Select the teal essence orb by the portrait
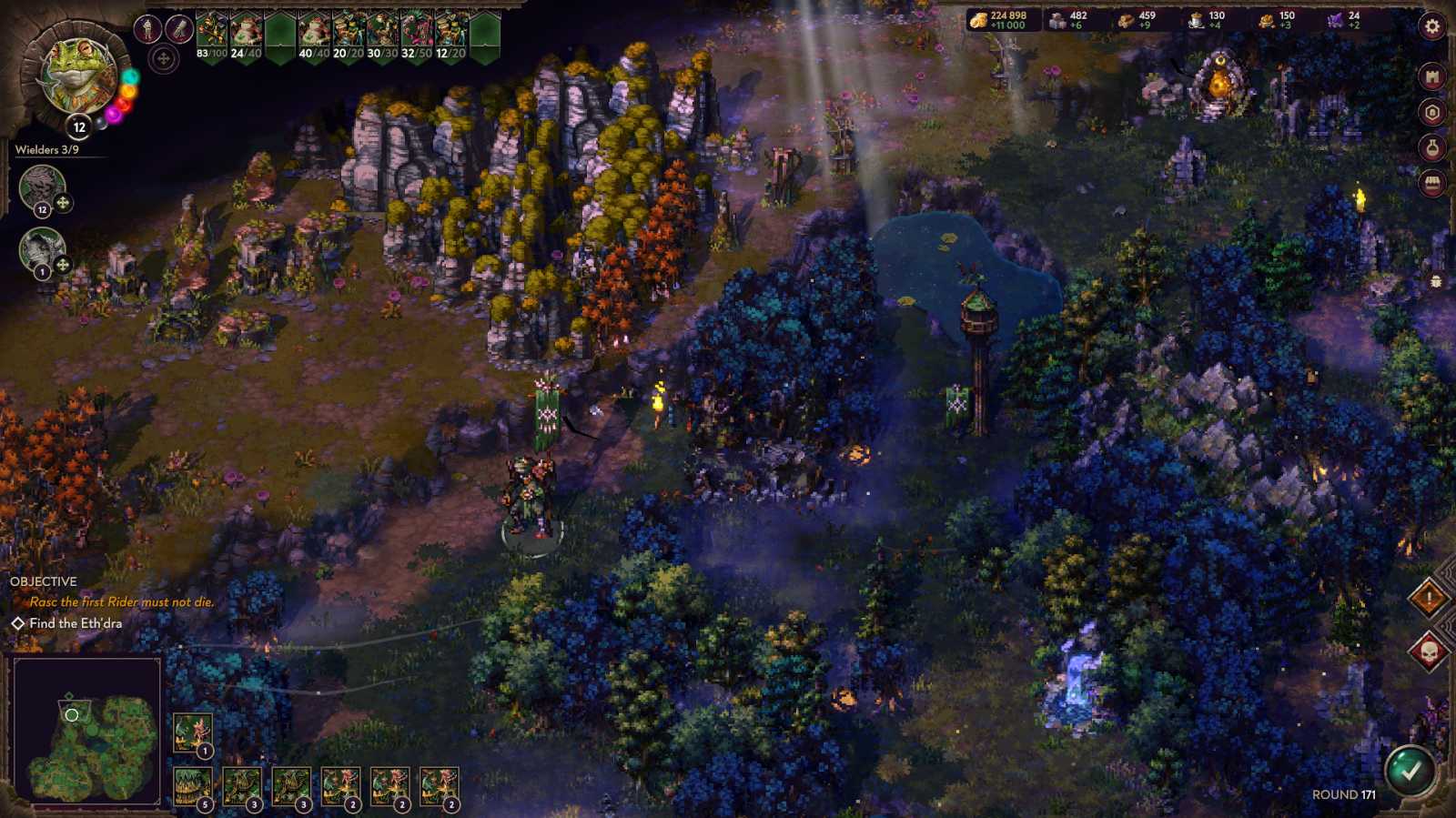 click(x=130, y=76)
